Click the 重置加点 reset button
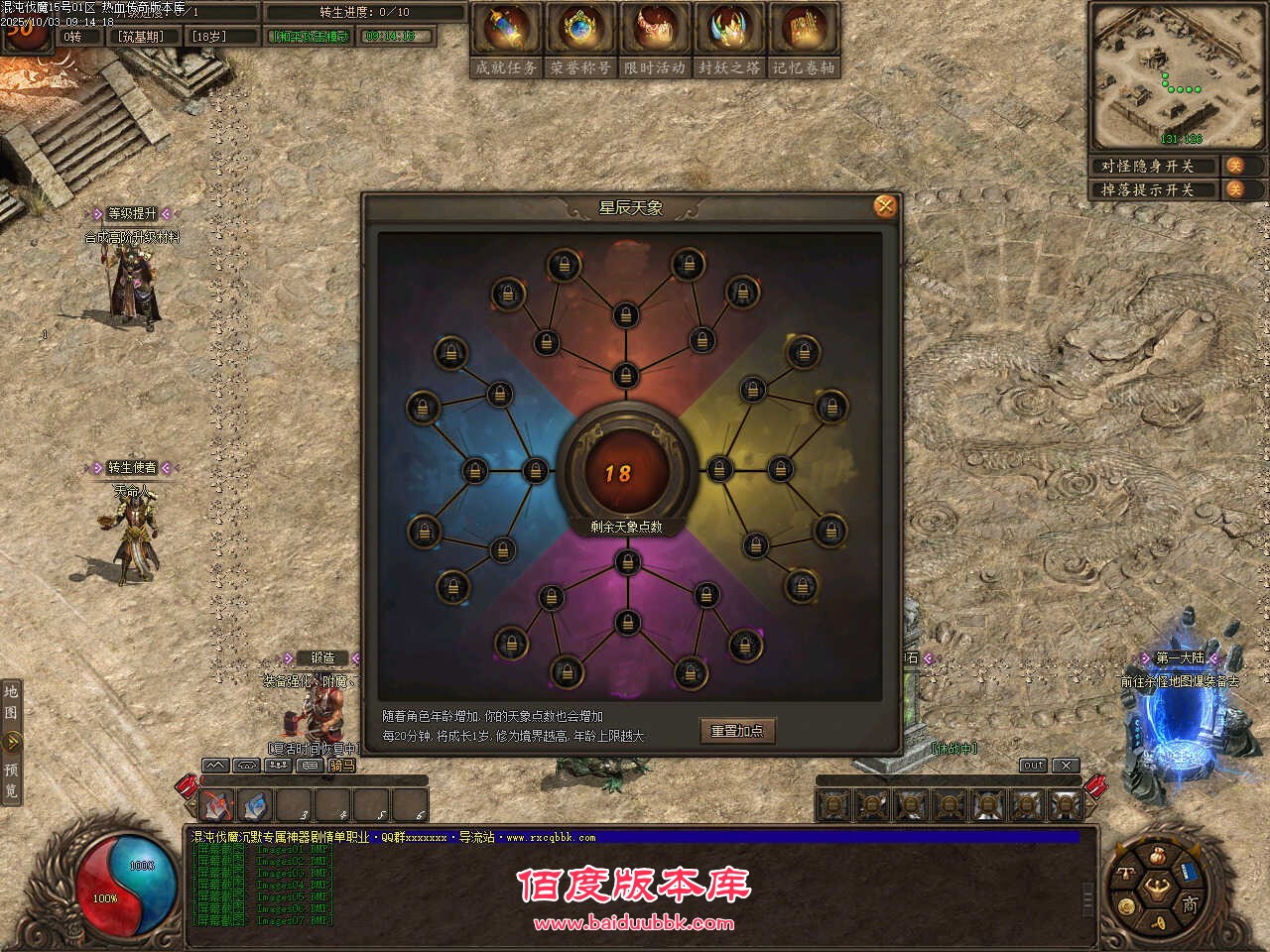The width and height of the screenshot is (1270, 952). [738, 730]
